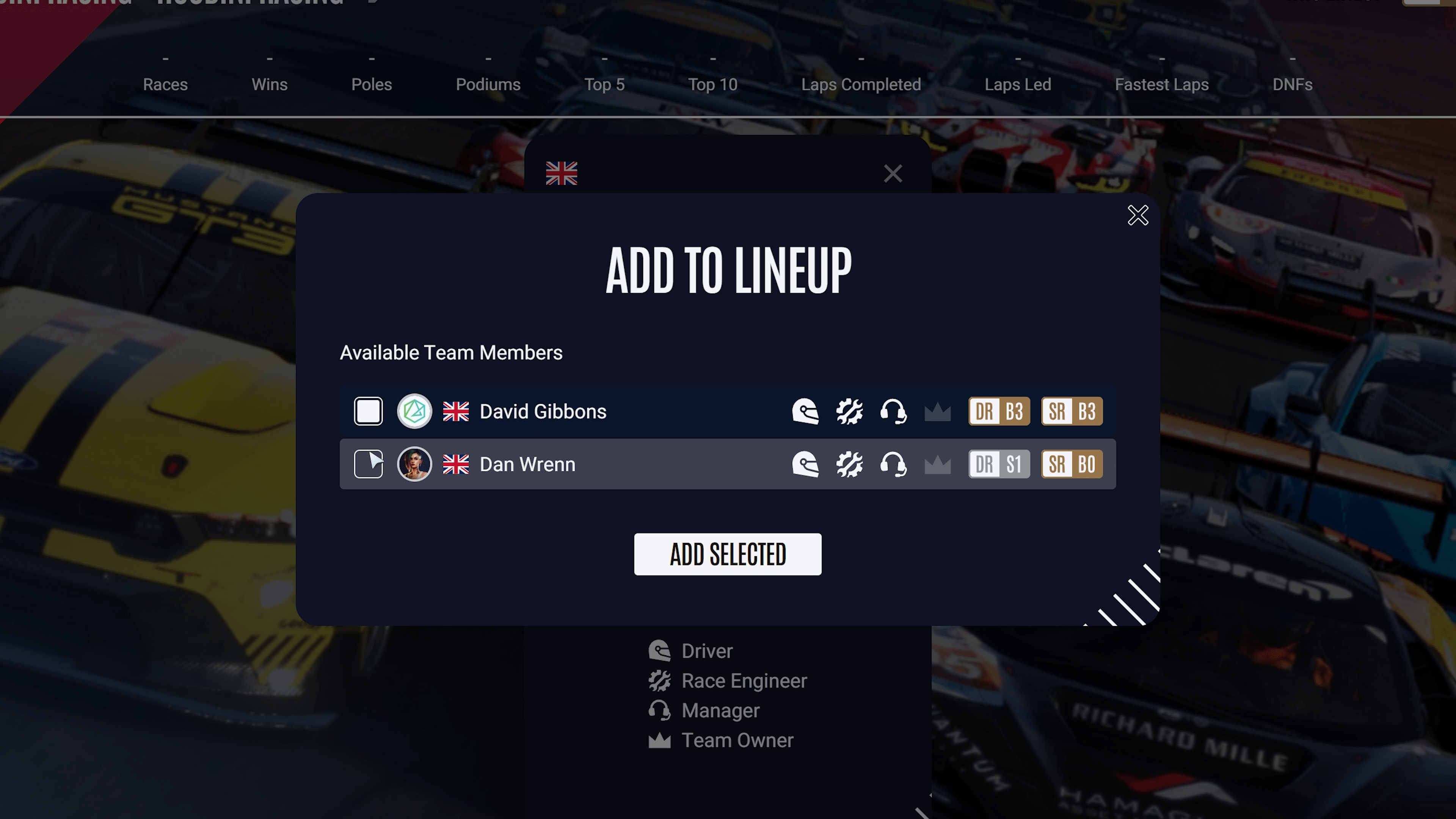
Task: Choose the David Gibbons name row
Action: pyautogui.click(x=543, y=411)
